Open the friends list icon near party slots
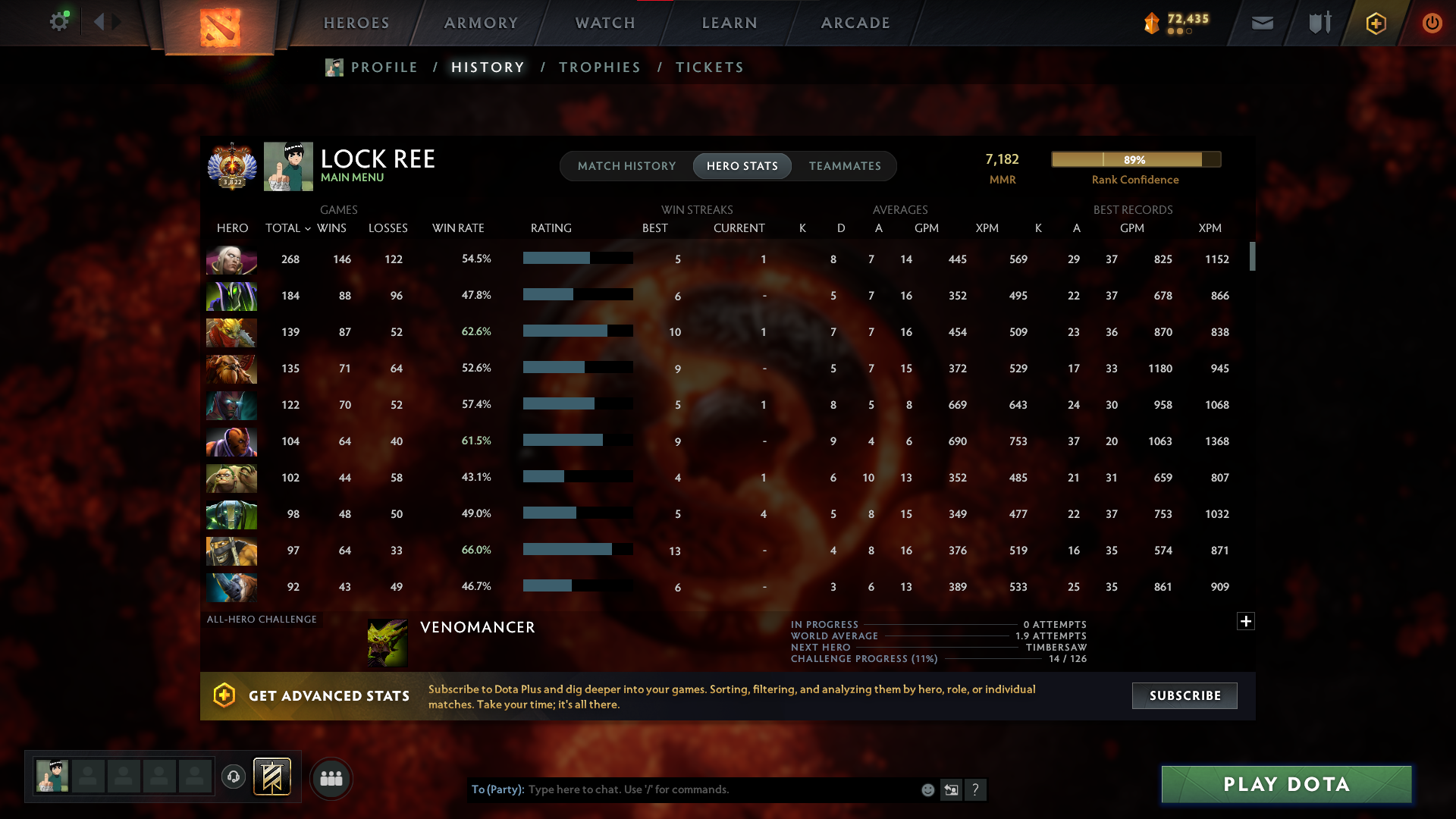The image size is (1456, 819). click(331, 778)
